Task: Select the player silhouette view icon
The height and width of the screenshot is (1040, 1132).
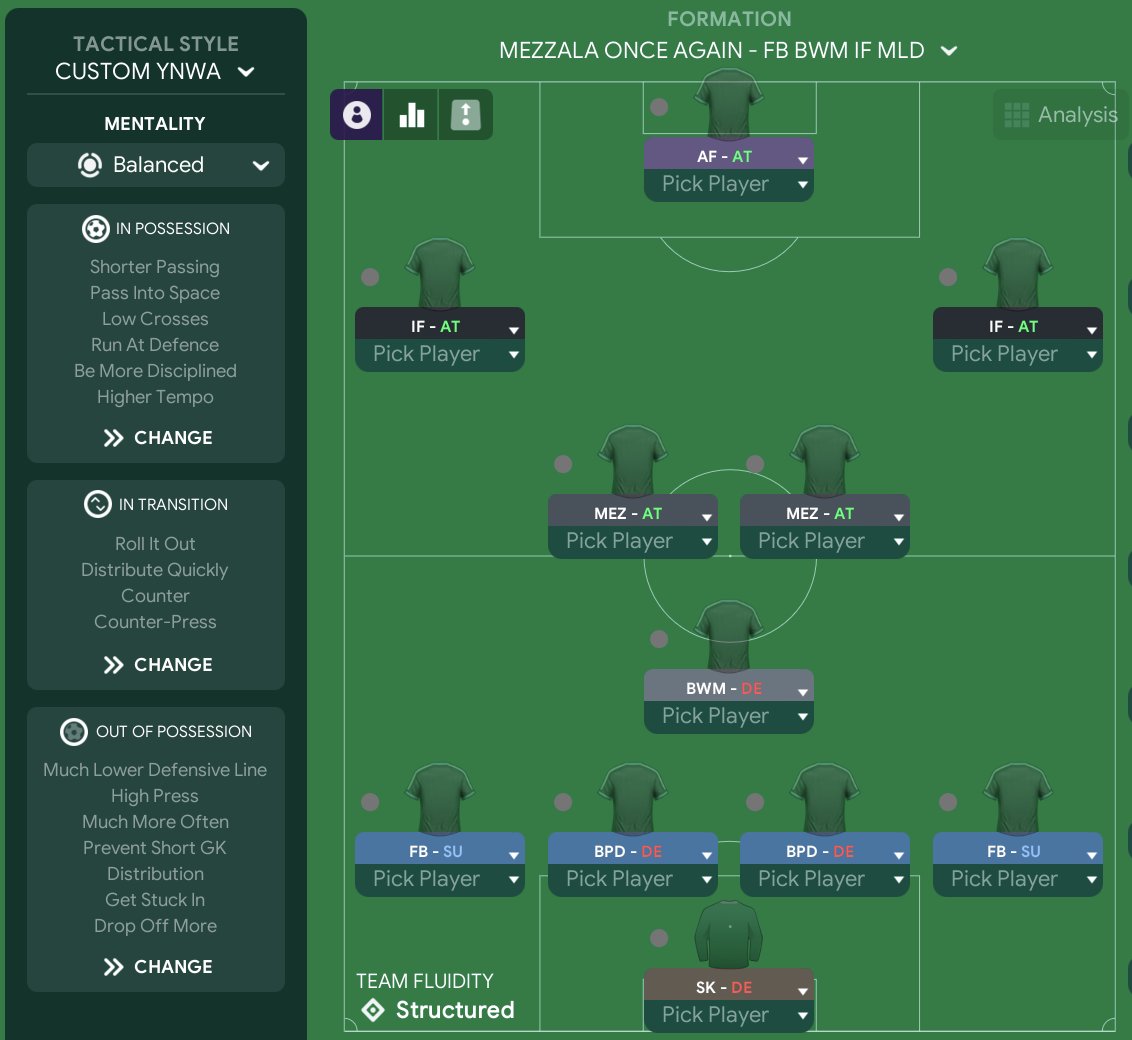Action: coord(356,115)
